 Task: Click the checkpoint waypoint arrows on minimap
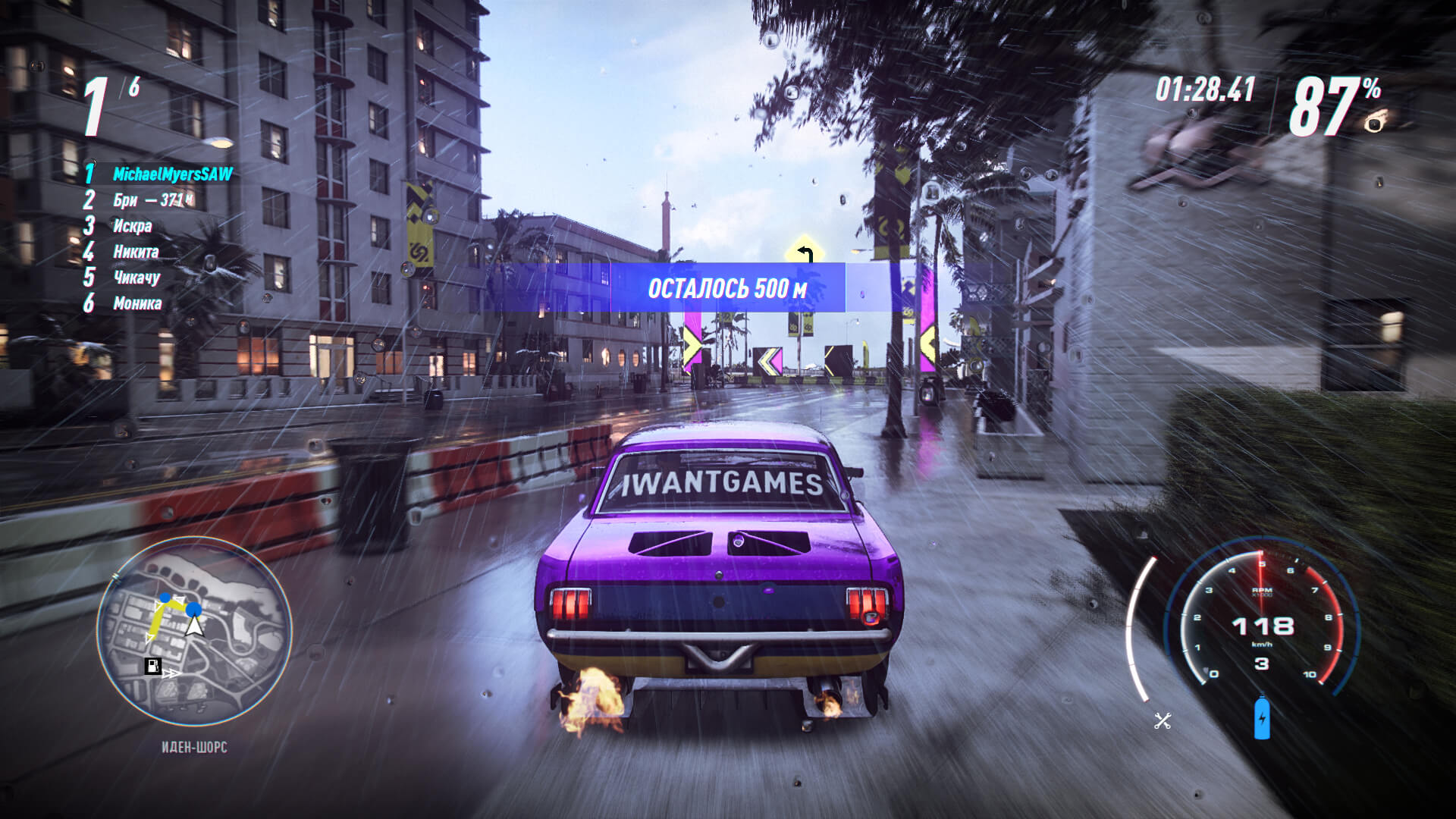click(173, 673)
